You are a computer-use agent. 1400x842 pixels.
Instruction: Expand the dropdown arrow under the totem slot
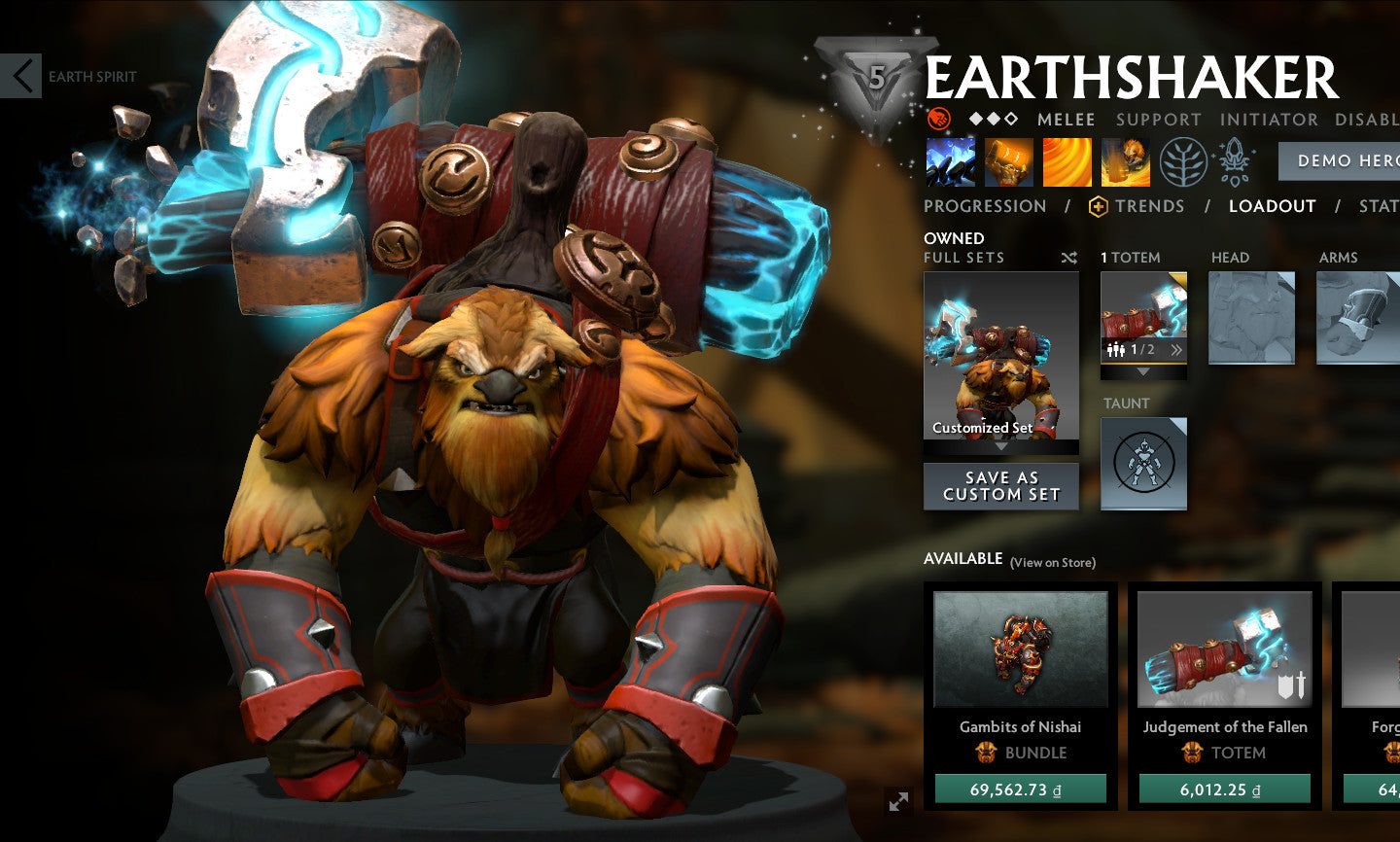1144,374
